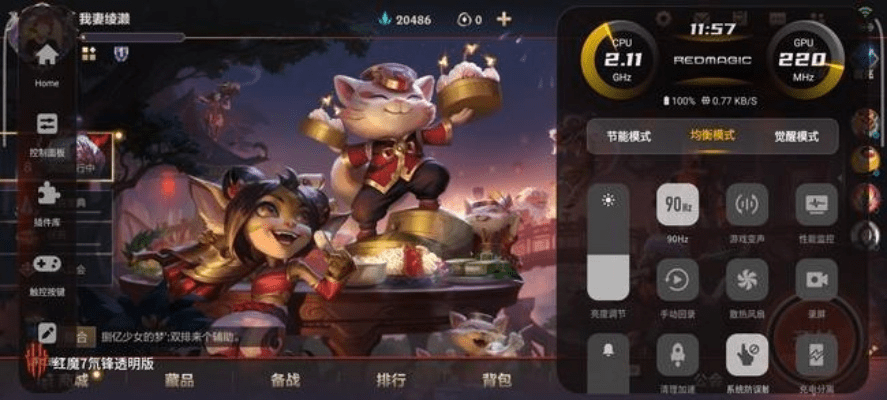Activate 手动回录 manual replay recording
This screenshot has height=400, width=887.
coord(677,280)
